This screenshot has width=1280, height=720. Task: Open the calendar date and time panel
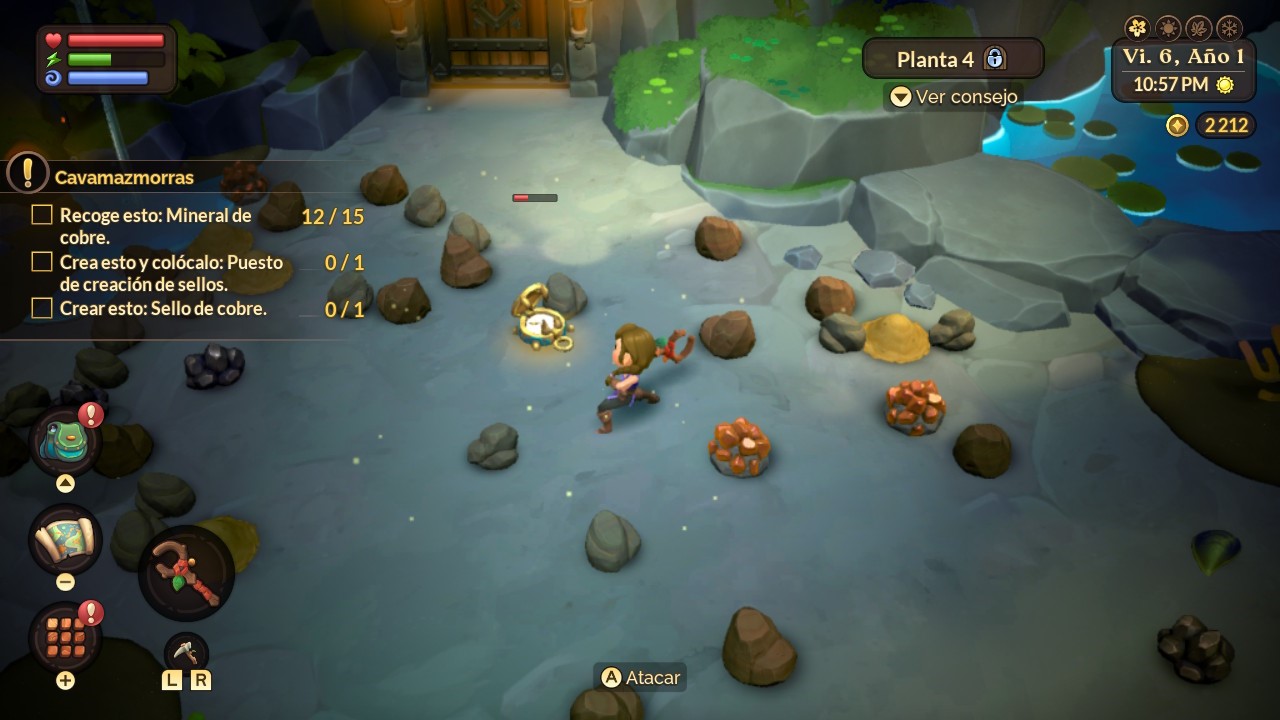tap(1184, 70)
